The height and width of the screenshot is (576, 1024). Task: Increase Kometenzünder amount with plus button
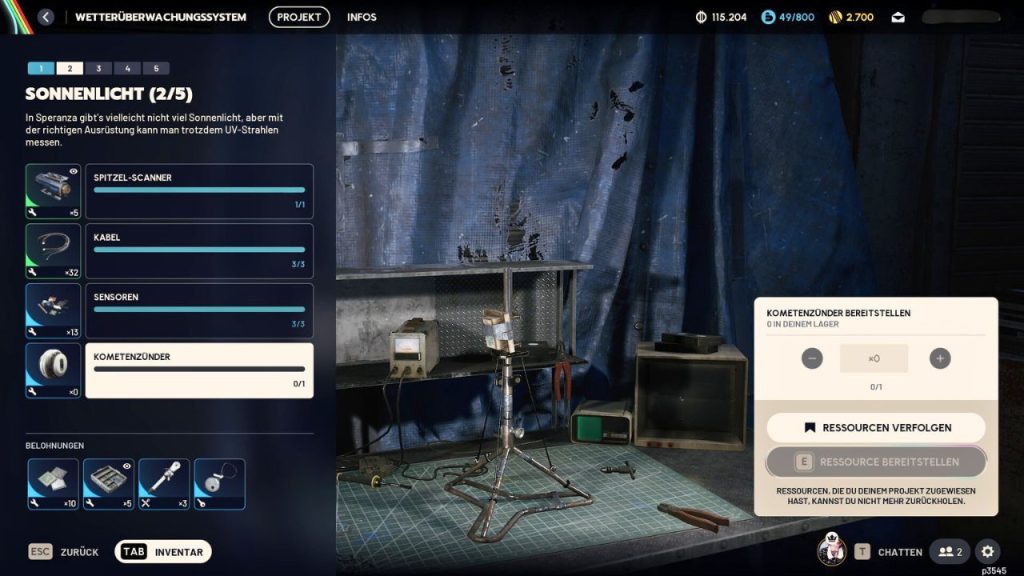[x=939, y=358]
